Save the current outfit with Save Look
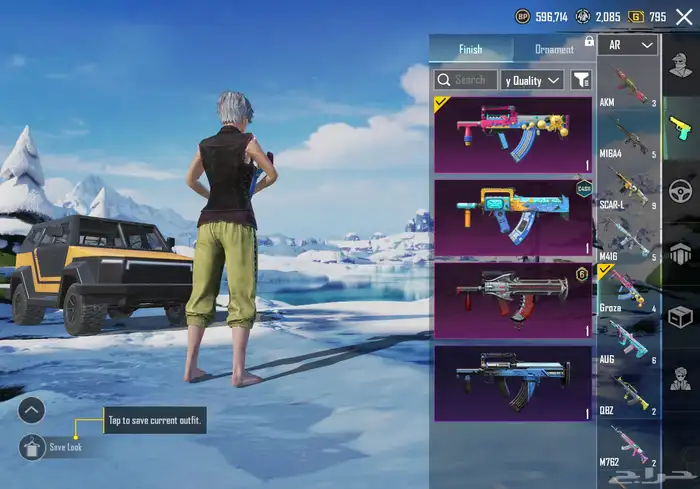The image size is (700, 489). click(x=33, y=447)
